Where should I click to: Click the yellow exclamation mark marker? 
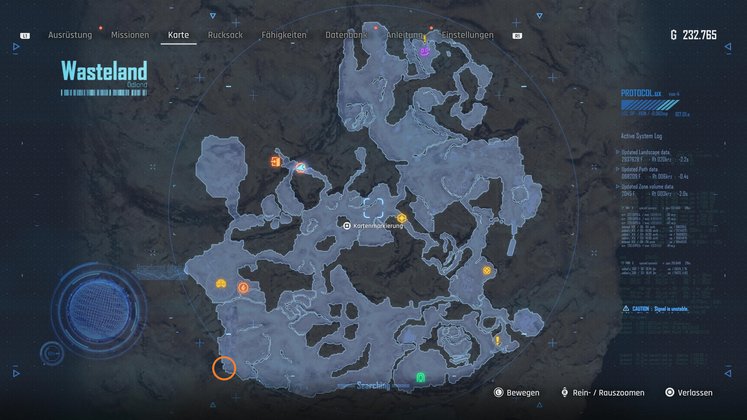[497, 341]
